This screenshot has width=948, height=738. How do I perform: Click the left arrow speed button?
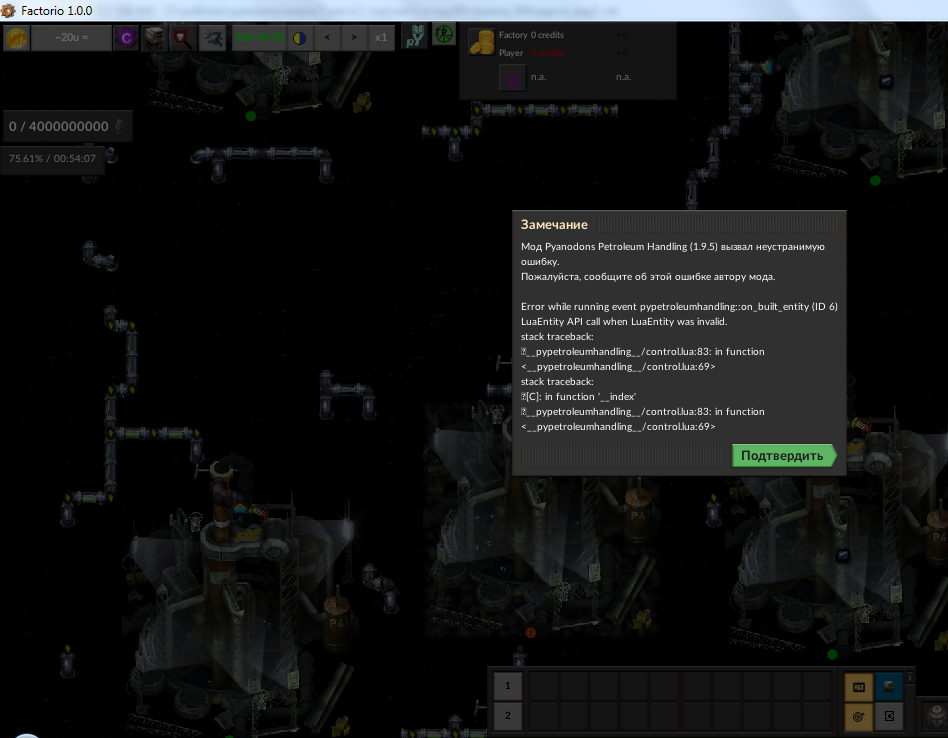click(327, 39)
